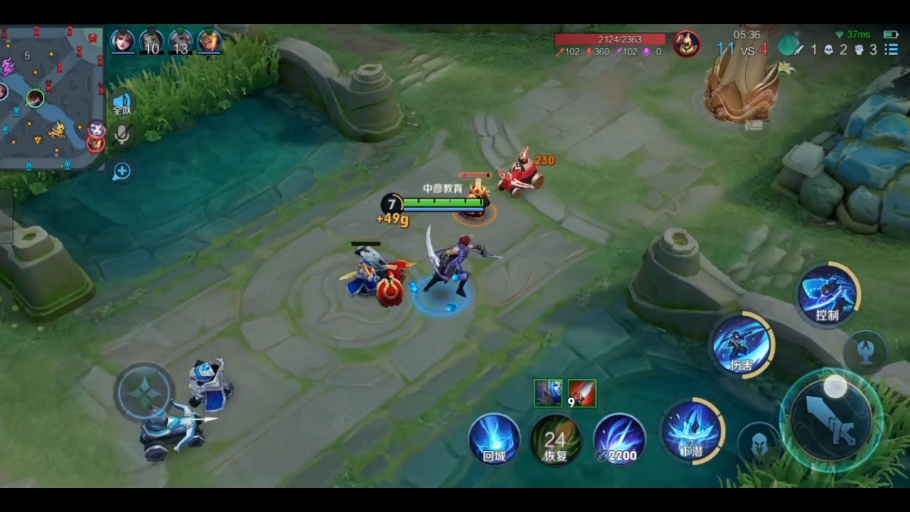Open the quick chat plus bubble
The height and width of the screenshot is (512, 910).
click(x=122, y=171)
